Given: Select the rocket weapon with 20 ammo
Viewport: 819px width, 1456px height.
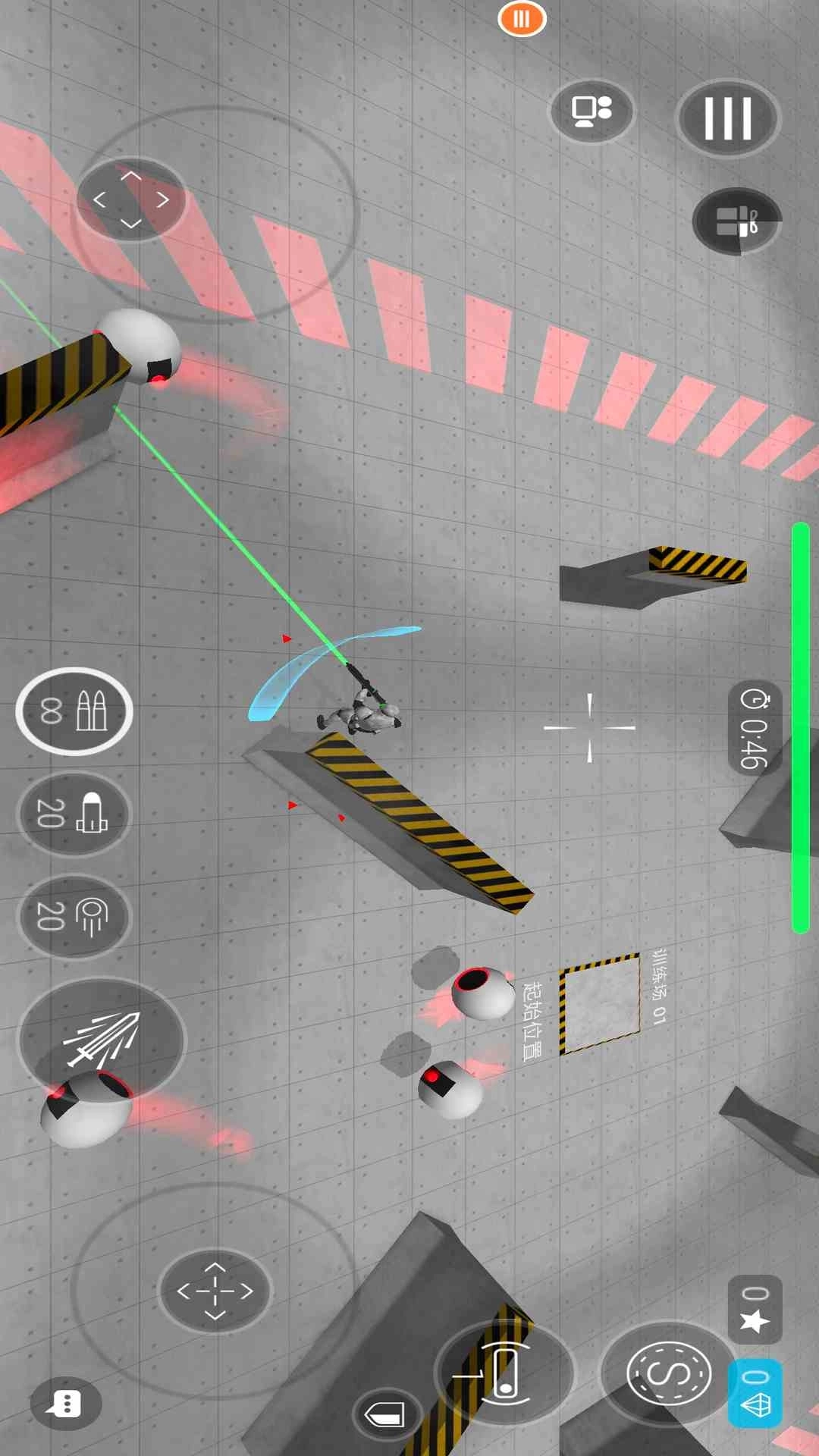Looking at the screenshot, I should click(x=74, y=916).
